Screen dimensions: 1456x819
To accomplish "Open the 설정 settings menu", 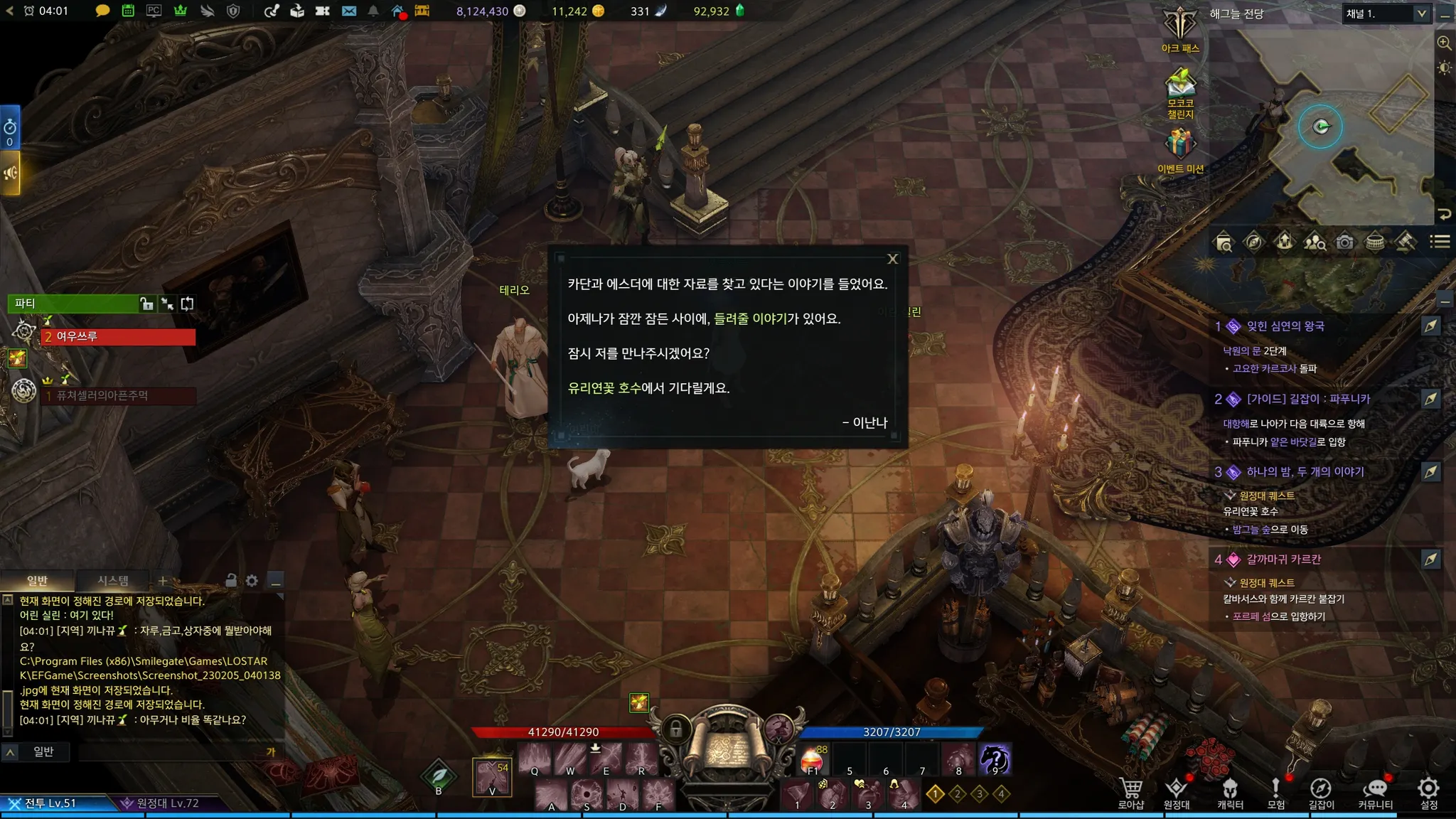I will (1429, 793).
